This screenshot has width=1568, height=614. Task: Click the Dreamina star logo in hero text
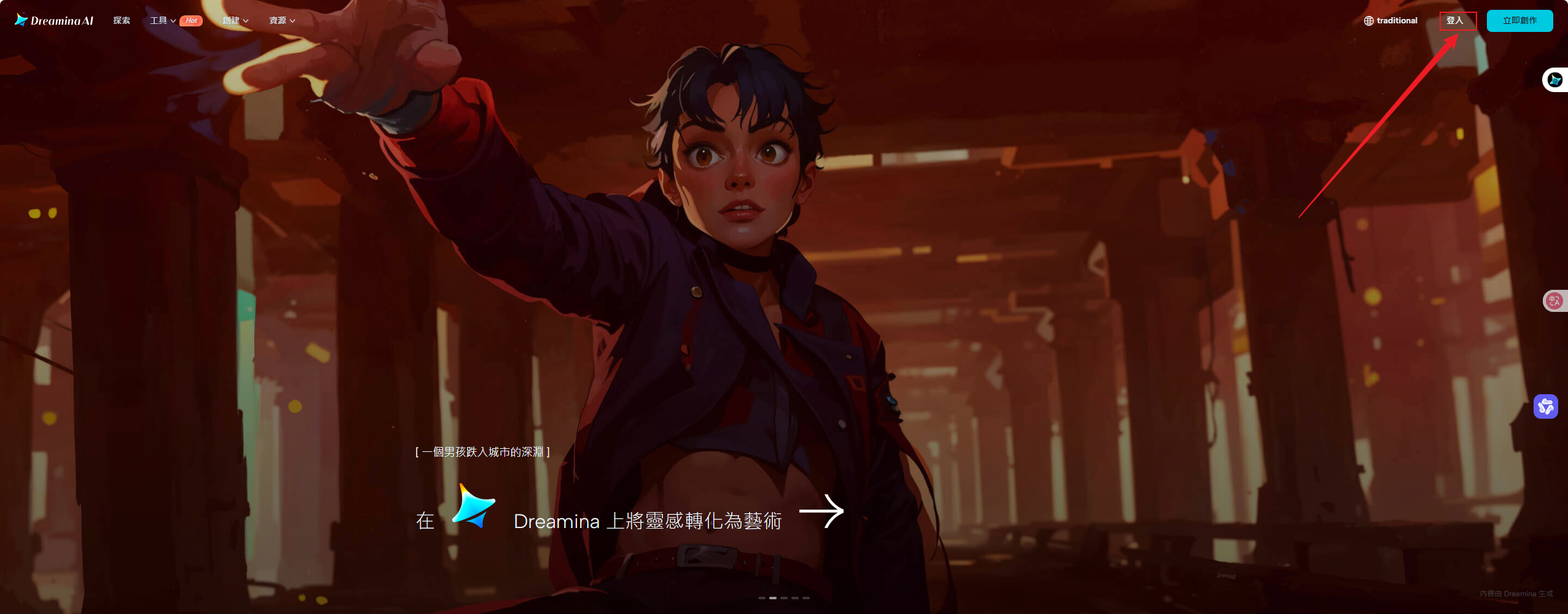[x=473, y=510]
